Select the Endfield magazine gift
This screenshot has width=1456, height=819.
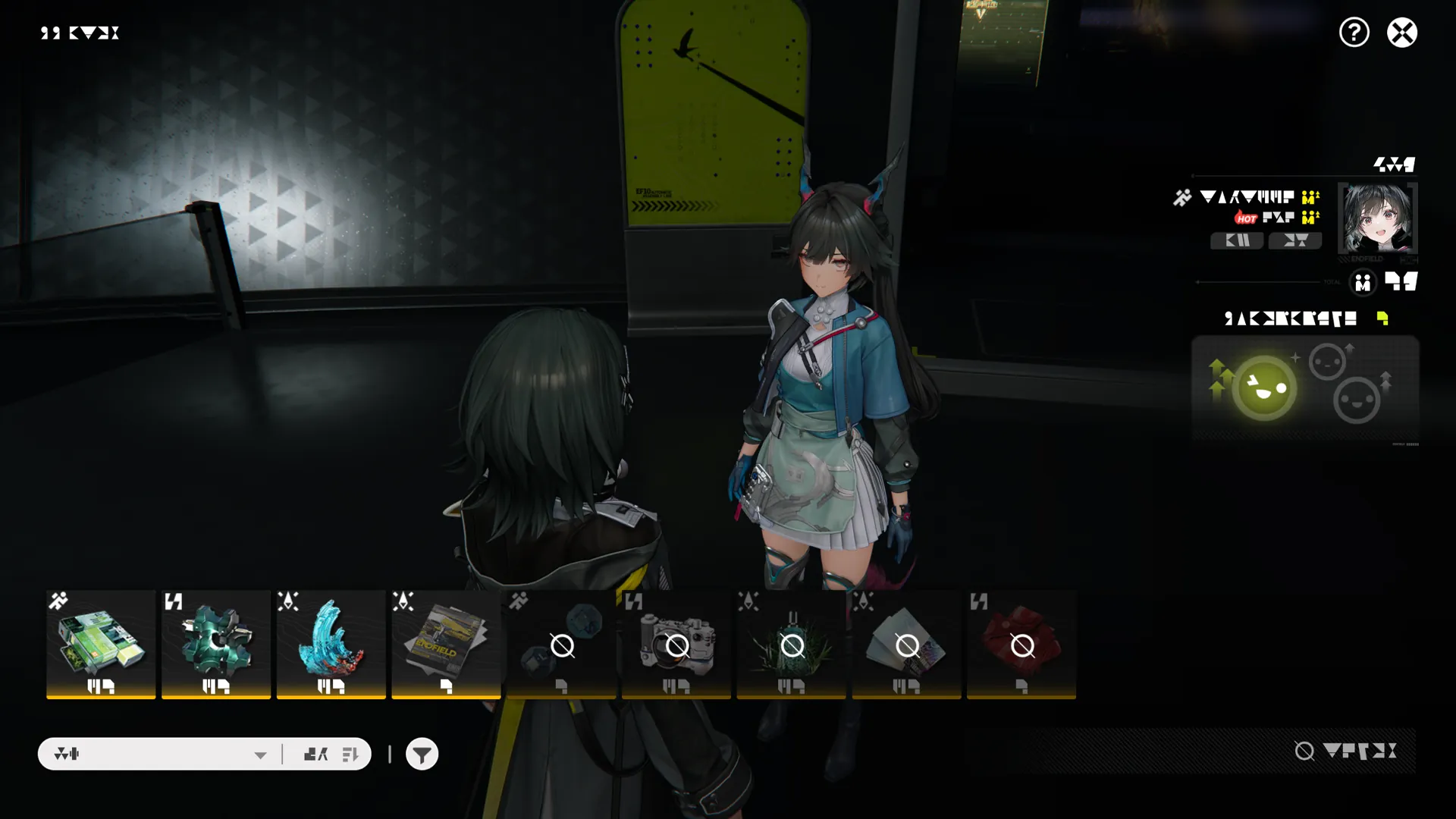(x=446, y=644)
